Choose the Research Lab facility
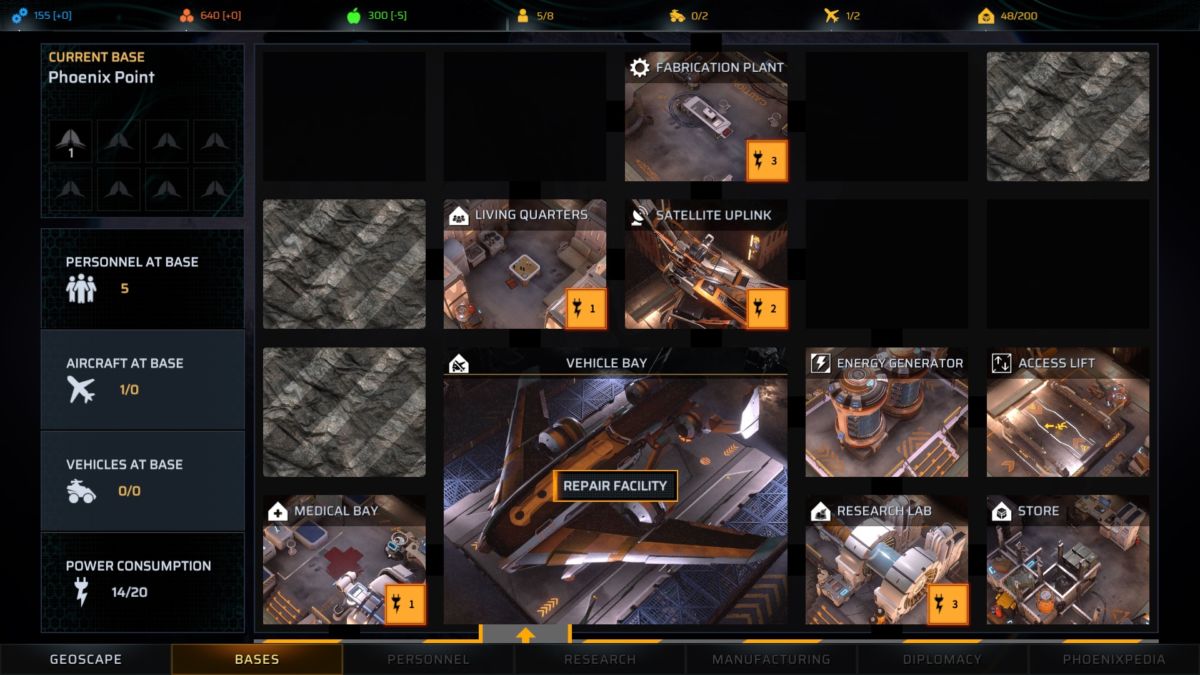 (x=887, y=560)
